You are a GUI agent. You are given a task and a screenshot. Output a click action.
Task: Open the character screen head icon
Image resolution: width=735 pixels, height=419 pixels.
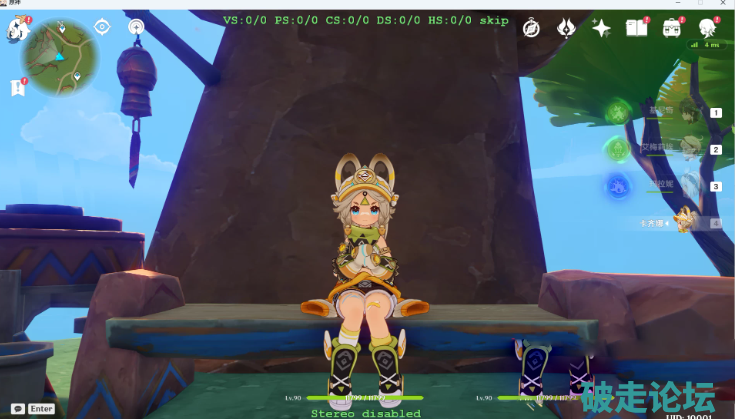tap(709, 28)
